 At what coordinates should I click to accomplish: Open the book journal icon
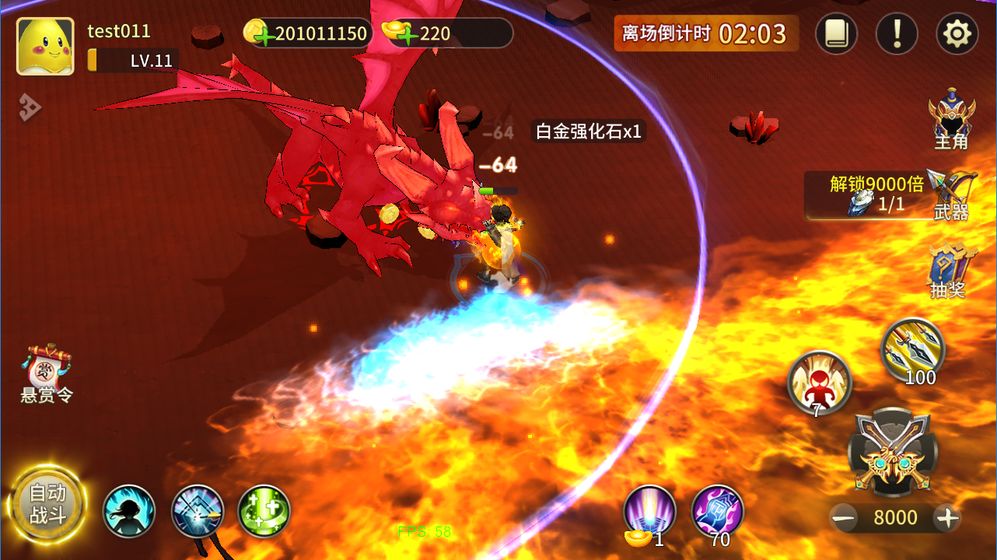coord(836,34)
